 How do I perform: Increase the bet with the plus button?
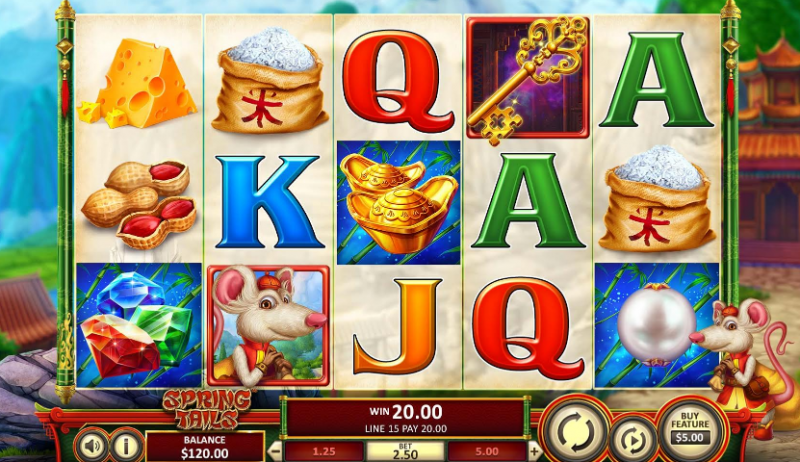click(x=534, y=450)
